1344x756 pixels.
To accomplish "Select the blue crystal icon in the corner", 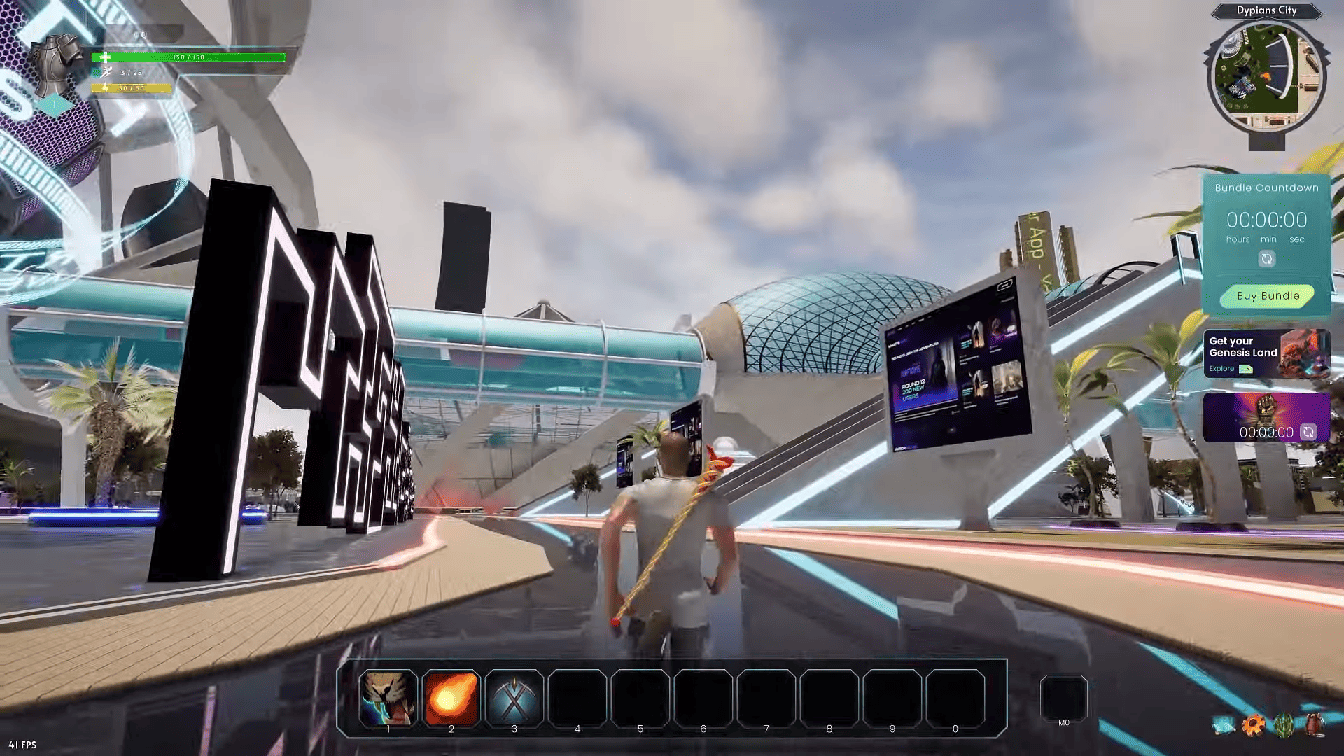I will (1223, 724).
